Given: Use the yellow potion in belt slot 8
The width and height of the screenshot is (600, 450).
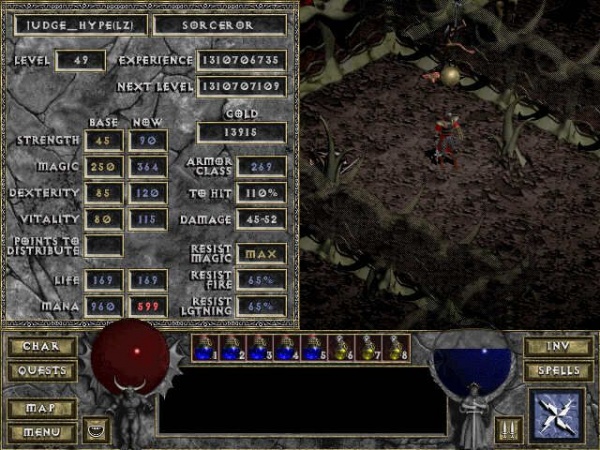Looking at the screenshot, I should pyautogui.click(x=397, y=349).
